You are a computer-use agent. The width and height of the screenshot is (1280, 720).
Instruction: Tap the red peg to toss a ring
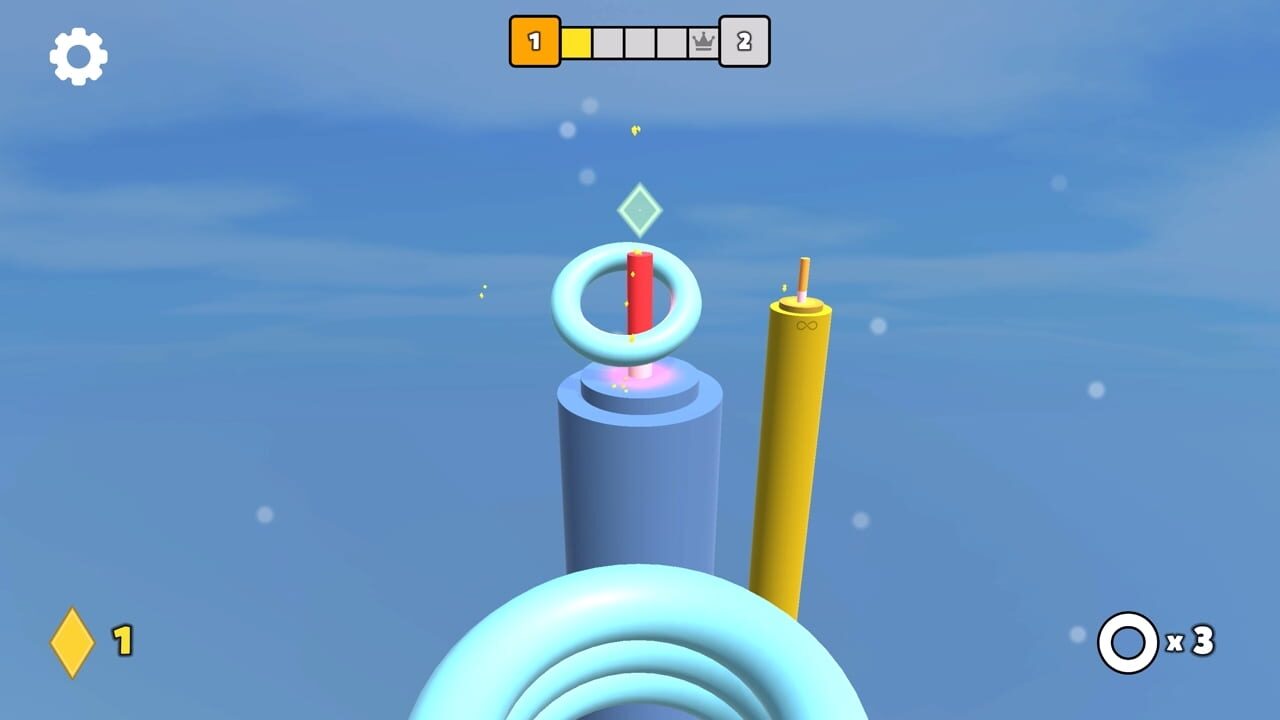click(637, 300)
